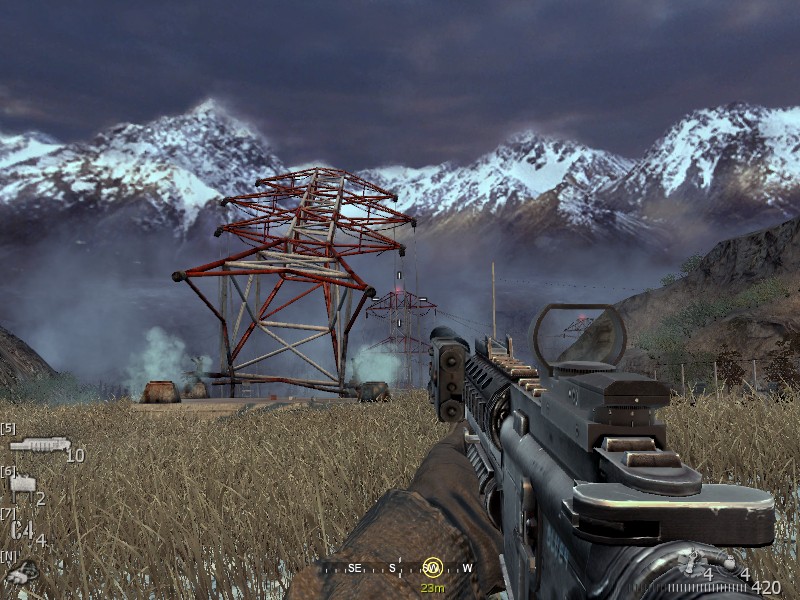The height and width of the screenshot is (600, 800).
Task: Click the compass direction strip
Action: tap(400, 568)
